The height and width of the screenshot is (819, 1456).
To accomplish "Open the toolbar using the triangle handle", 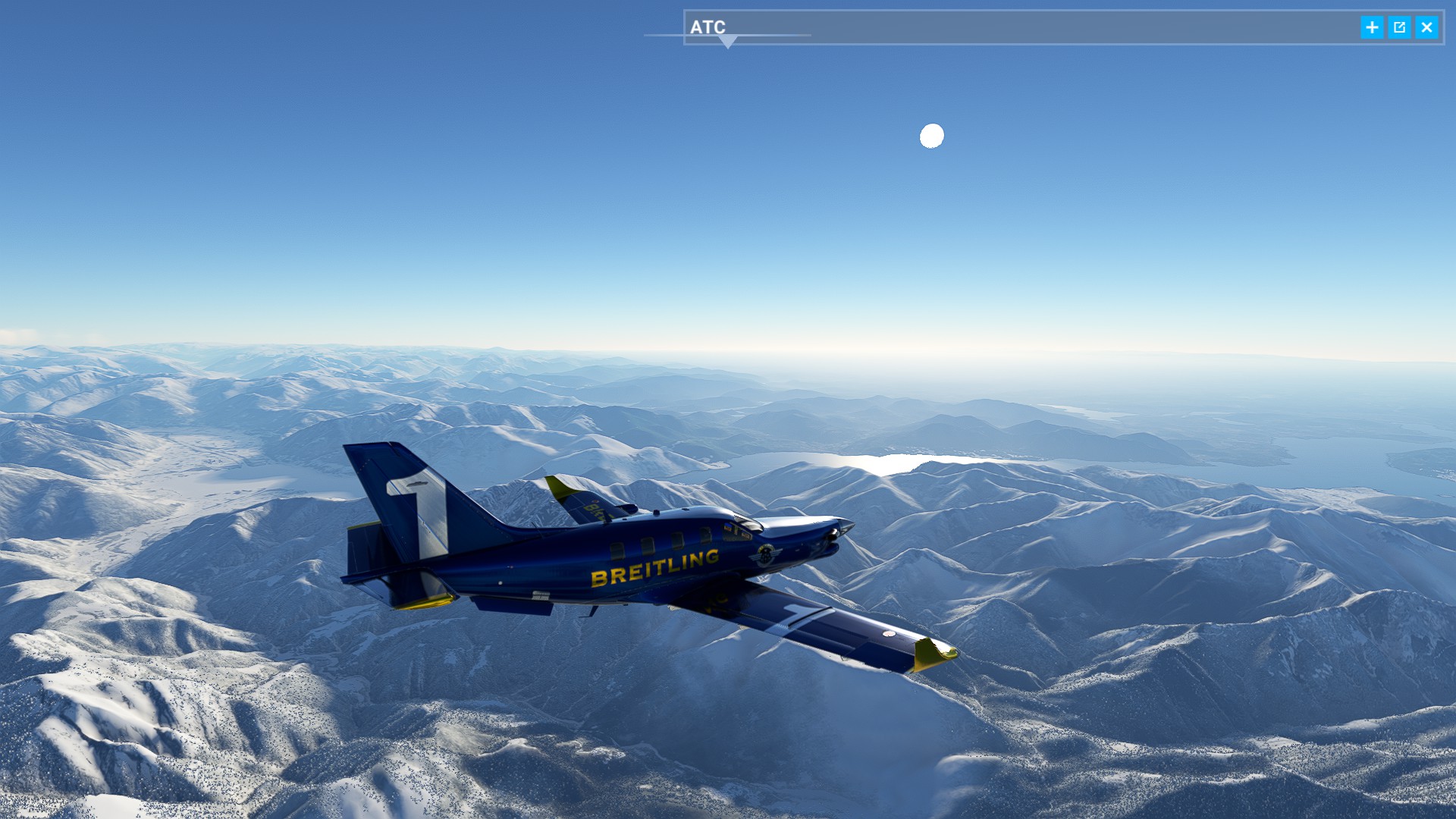I will 727,42.
